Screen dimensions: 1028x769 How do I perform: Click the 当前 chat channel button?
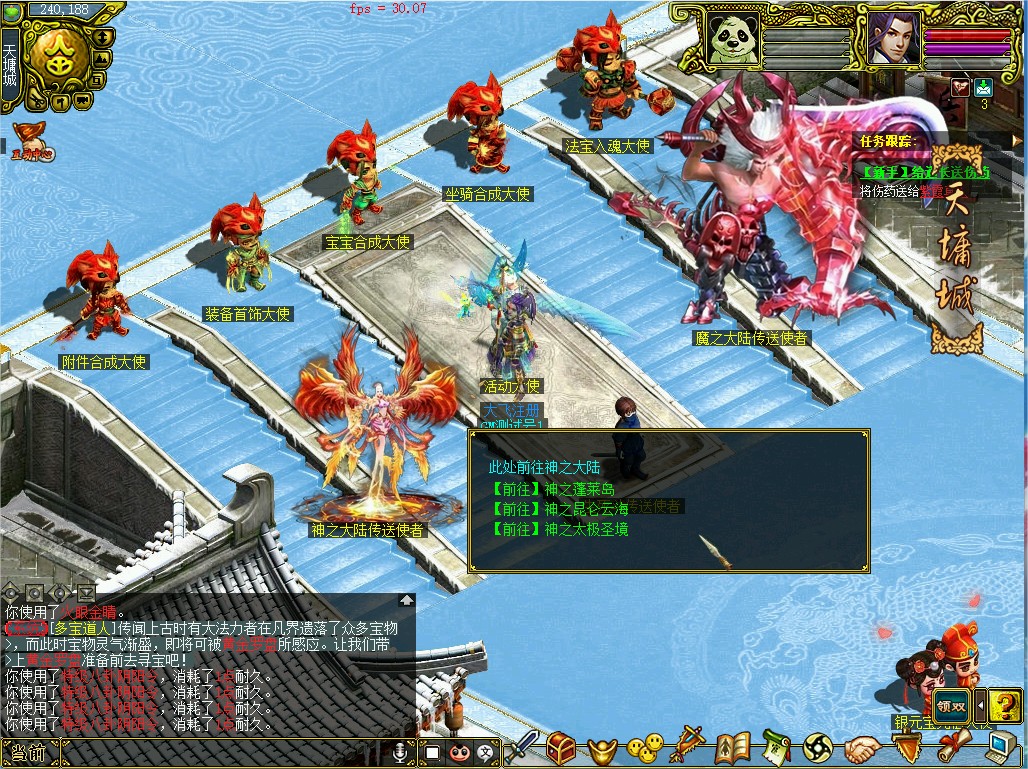(x=24, y=753)
